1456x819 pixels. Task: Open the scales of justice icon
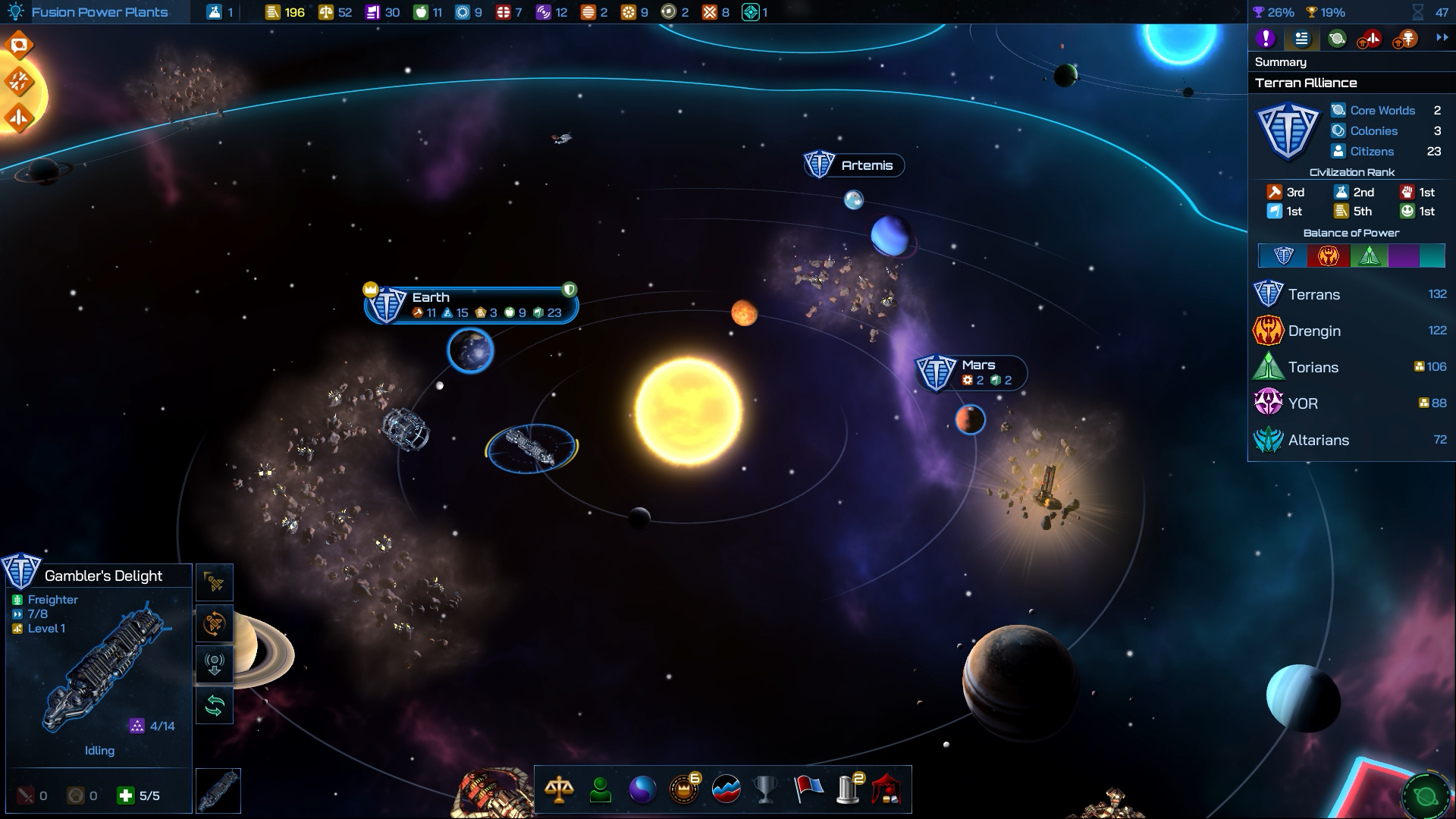(559, 789)
